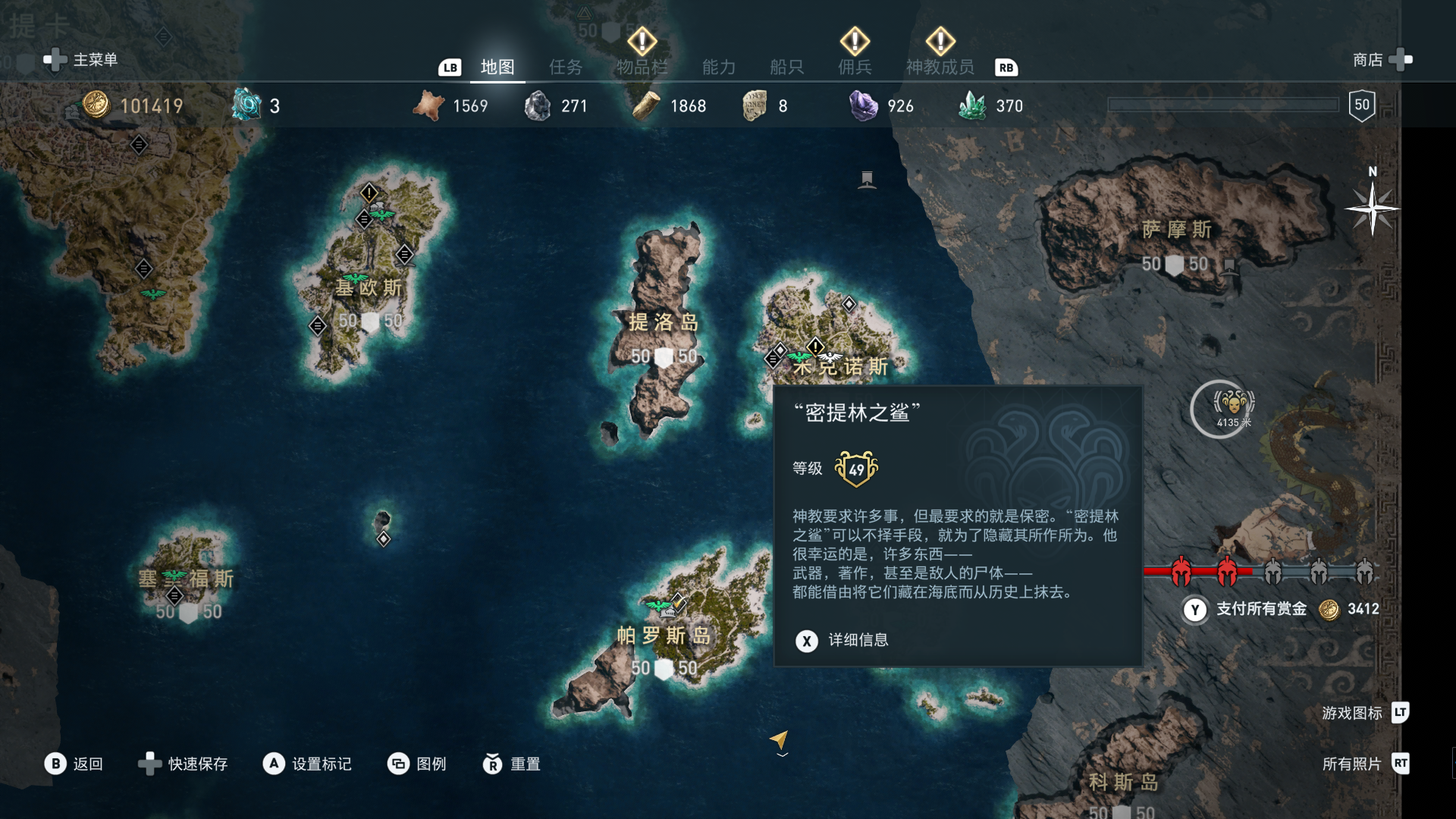This screenshot has height=819, width=1456.
Task: Click the leather resource icon
Action: tap(428, 105)
